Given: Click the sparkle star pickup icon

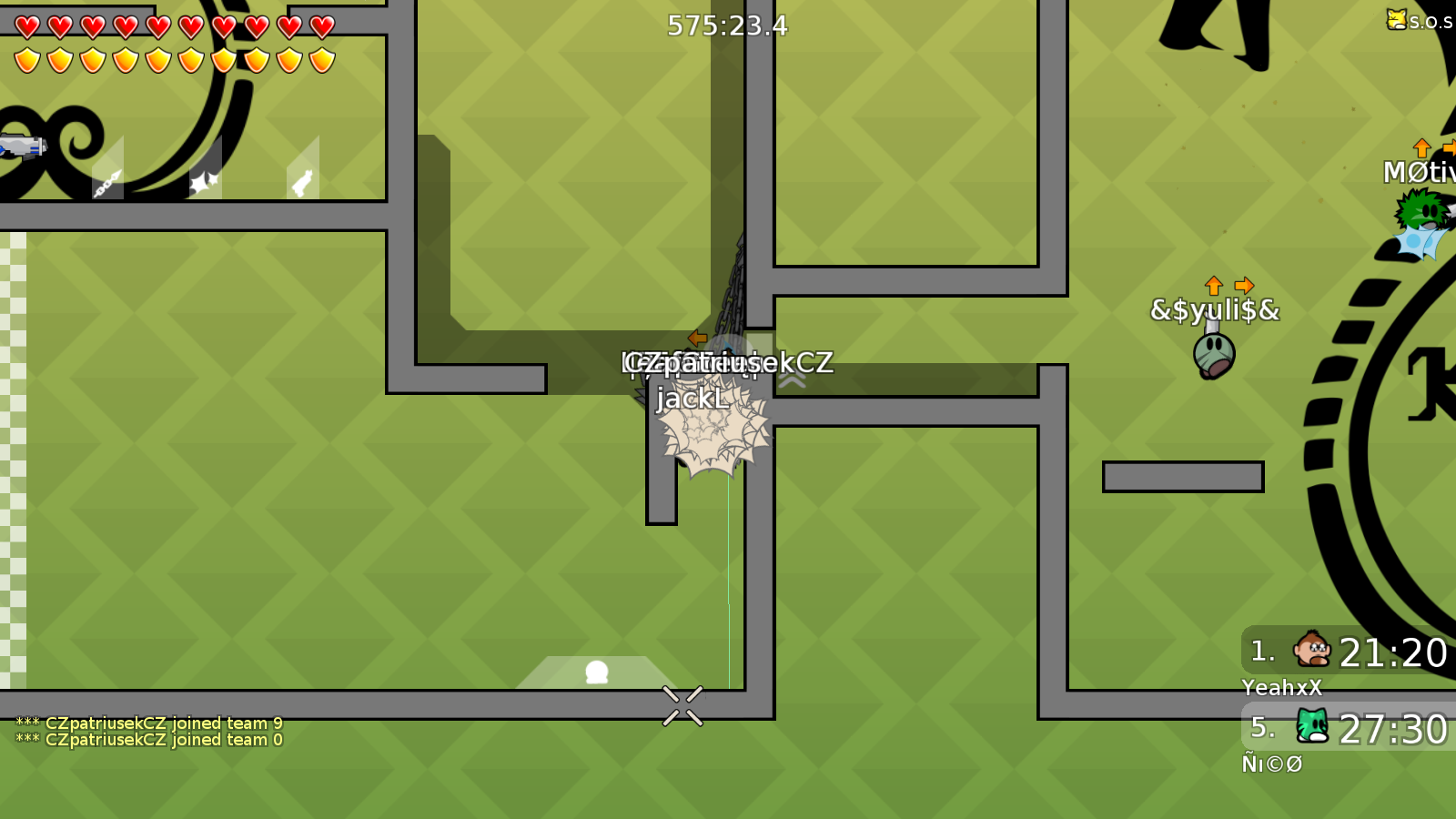Looking at the screenshot, I should coord(202,179).
